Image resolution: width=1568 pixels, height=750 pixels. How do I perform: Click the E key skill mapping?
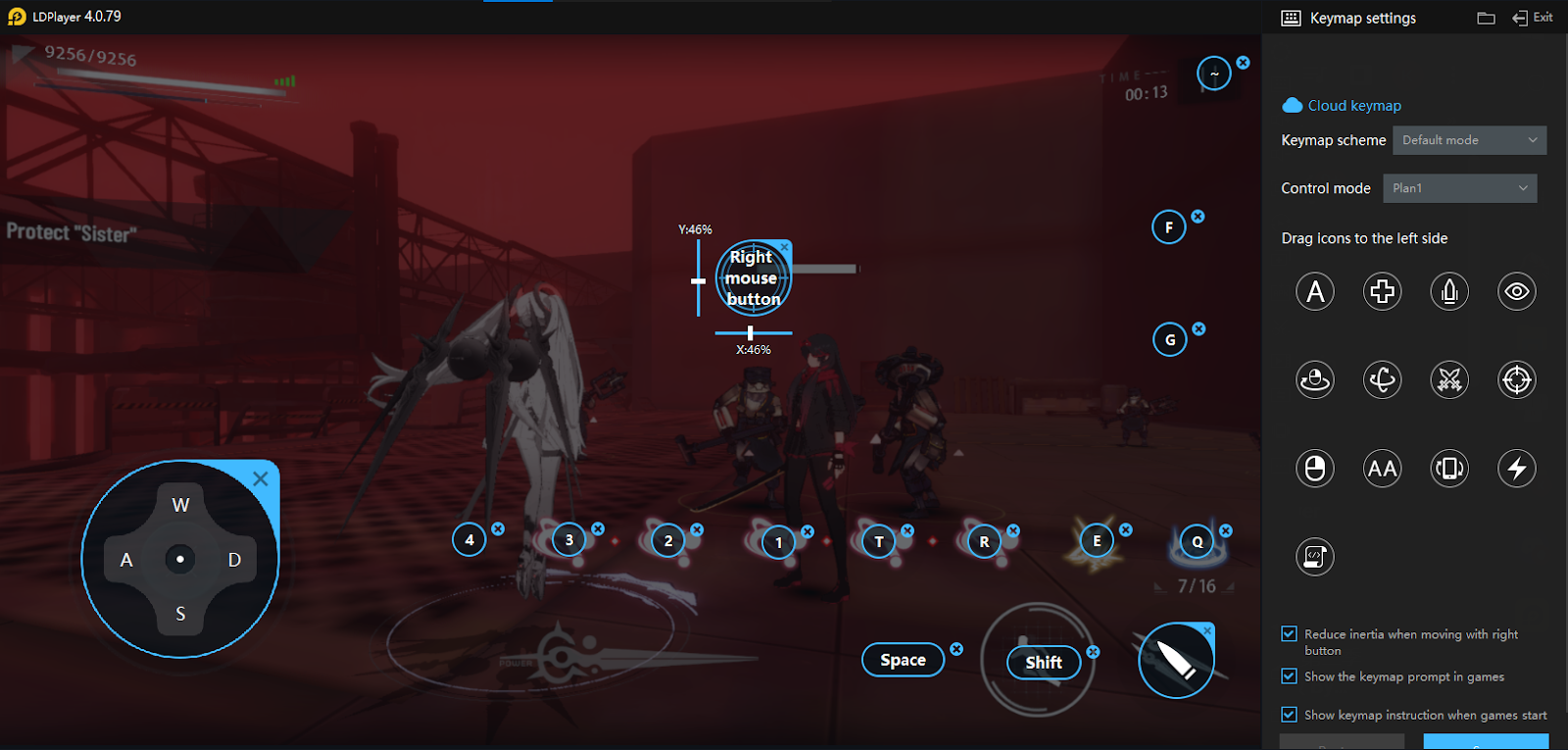tap(1097, 540)
